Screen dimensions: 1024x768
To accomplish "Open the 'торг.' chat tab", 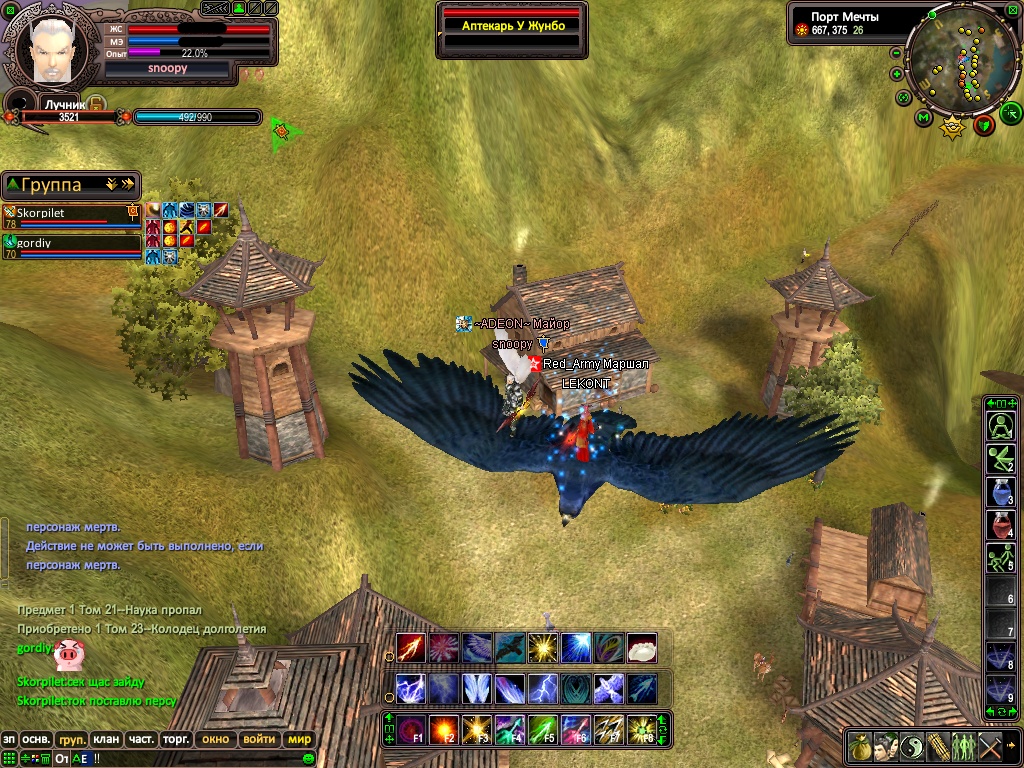I will [176, 739].
